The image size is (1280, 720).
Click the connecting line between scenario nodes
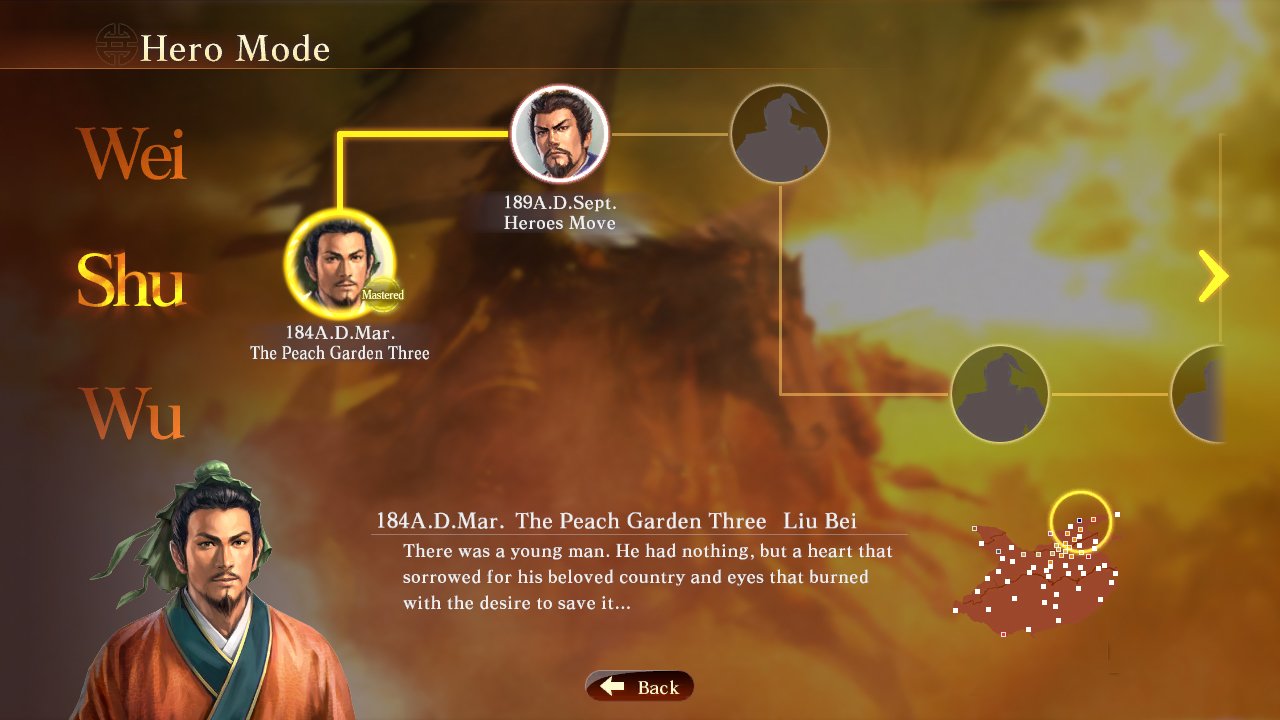tap(430, 131)
